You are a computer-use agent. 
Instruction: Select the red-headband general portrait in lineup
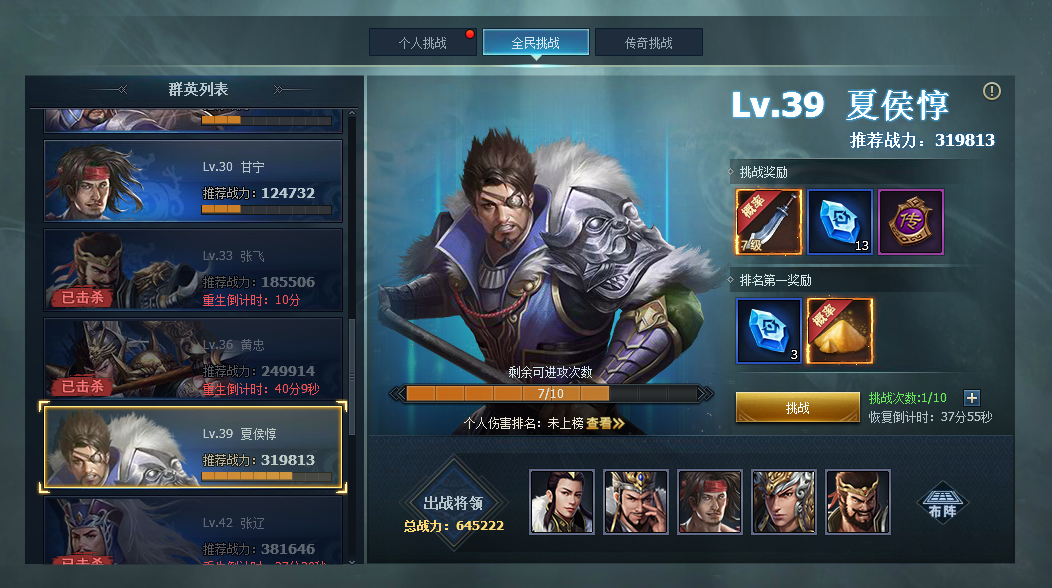[710, 502]
